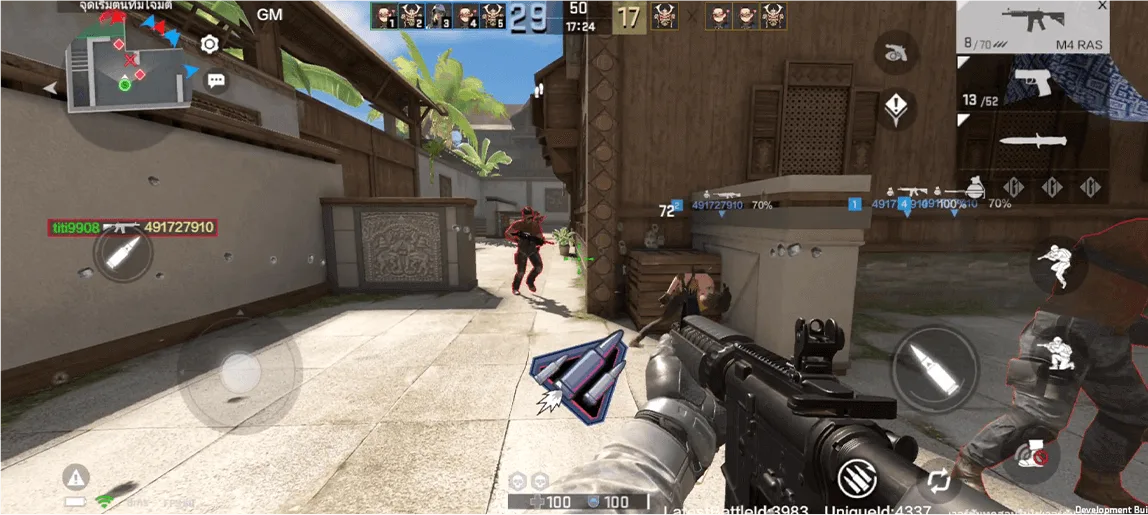Tap the minimap
1148x515 pixels.
pos(128,68)
